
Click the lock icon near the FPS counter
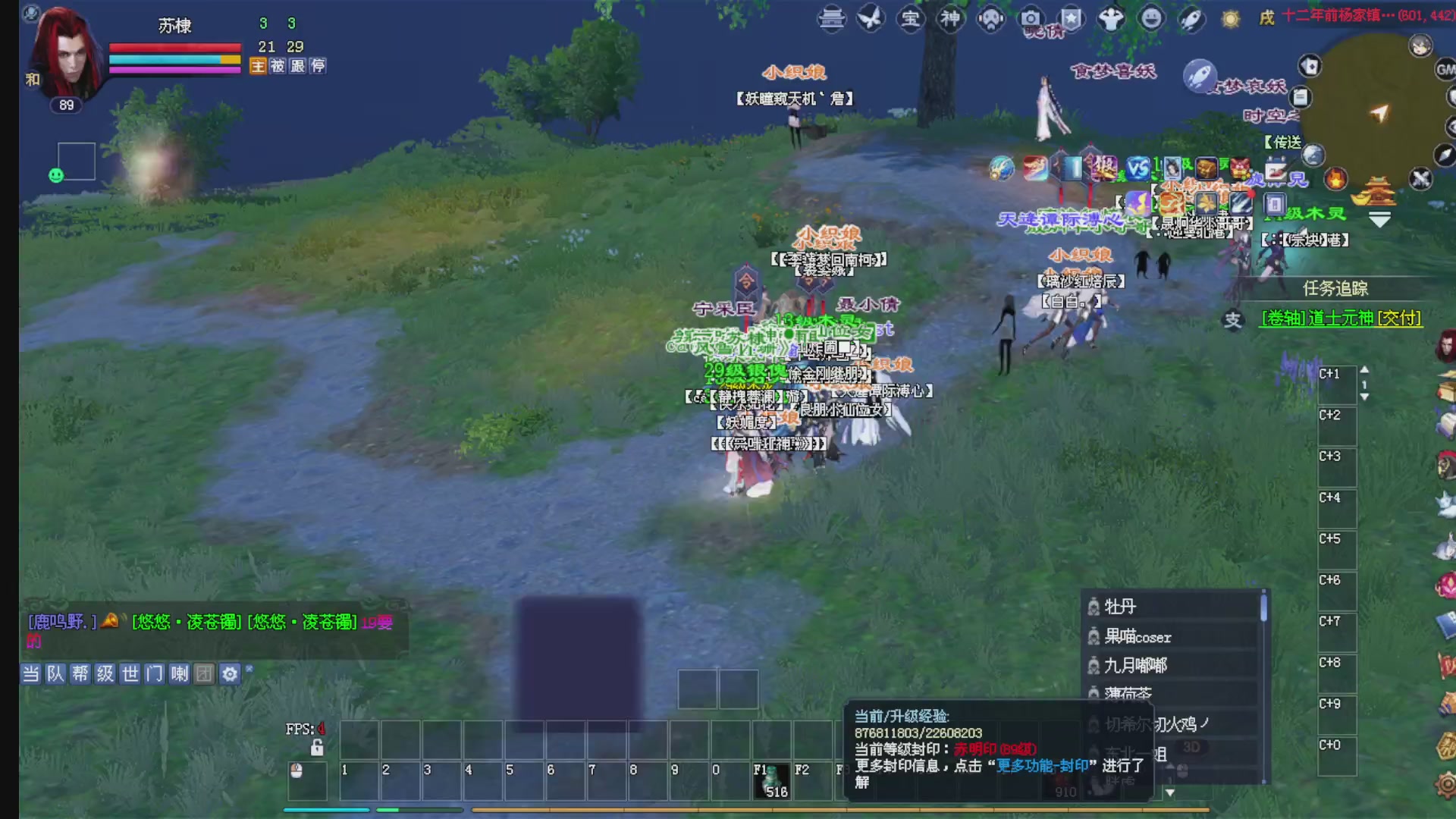[317, 748]
